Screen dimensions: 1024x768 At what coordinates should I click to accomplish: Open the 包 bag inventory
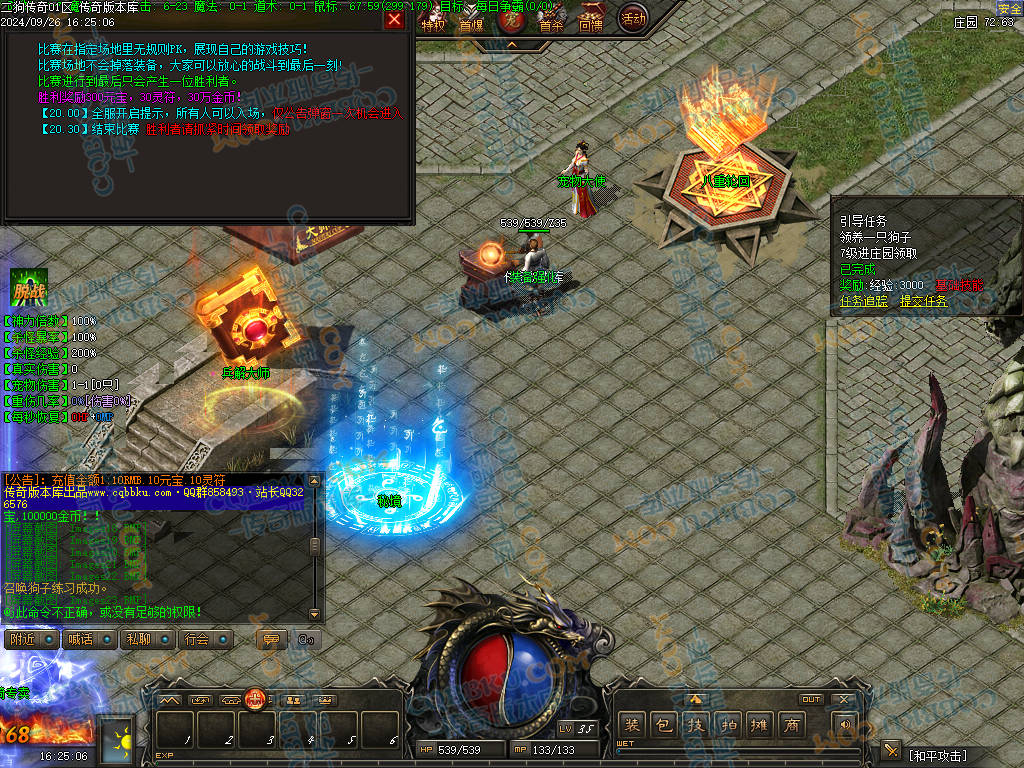click(x=663, y=725)
